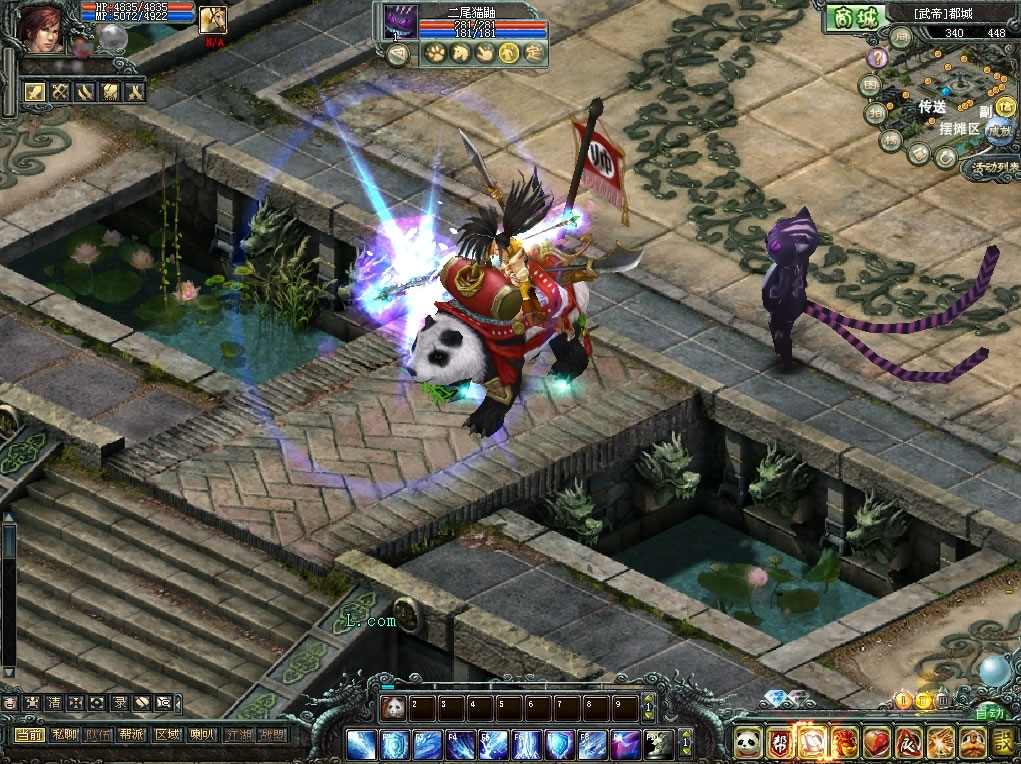Switch to the 私聊 private chat tab
Screen dimensions: 1021x764
65,735
